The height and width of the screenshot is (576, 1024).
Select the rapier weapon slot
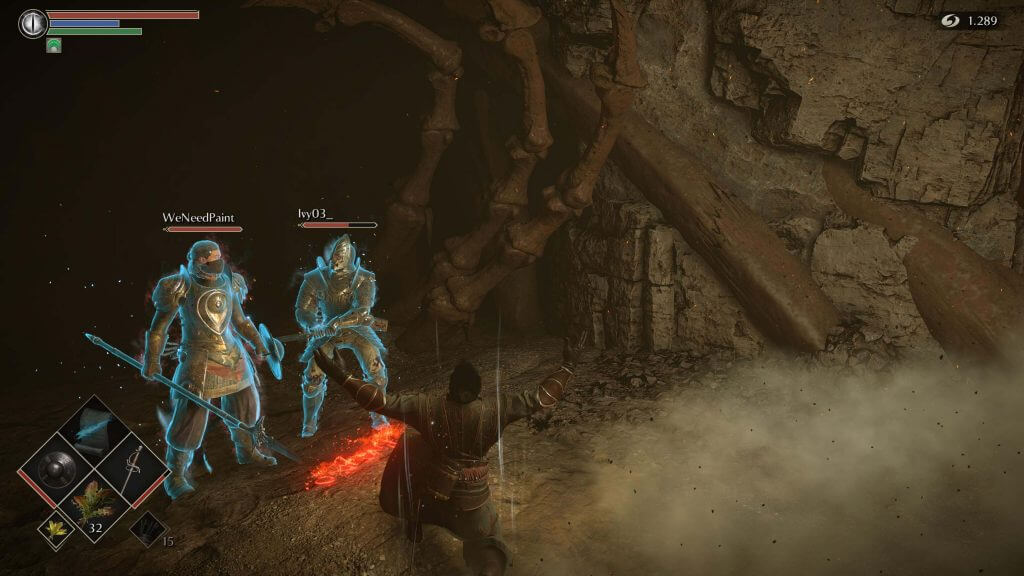[132, 465]
